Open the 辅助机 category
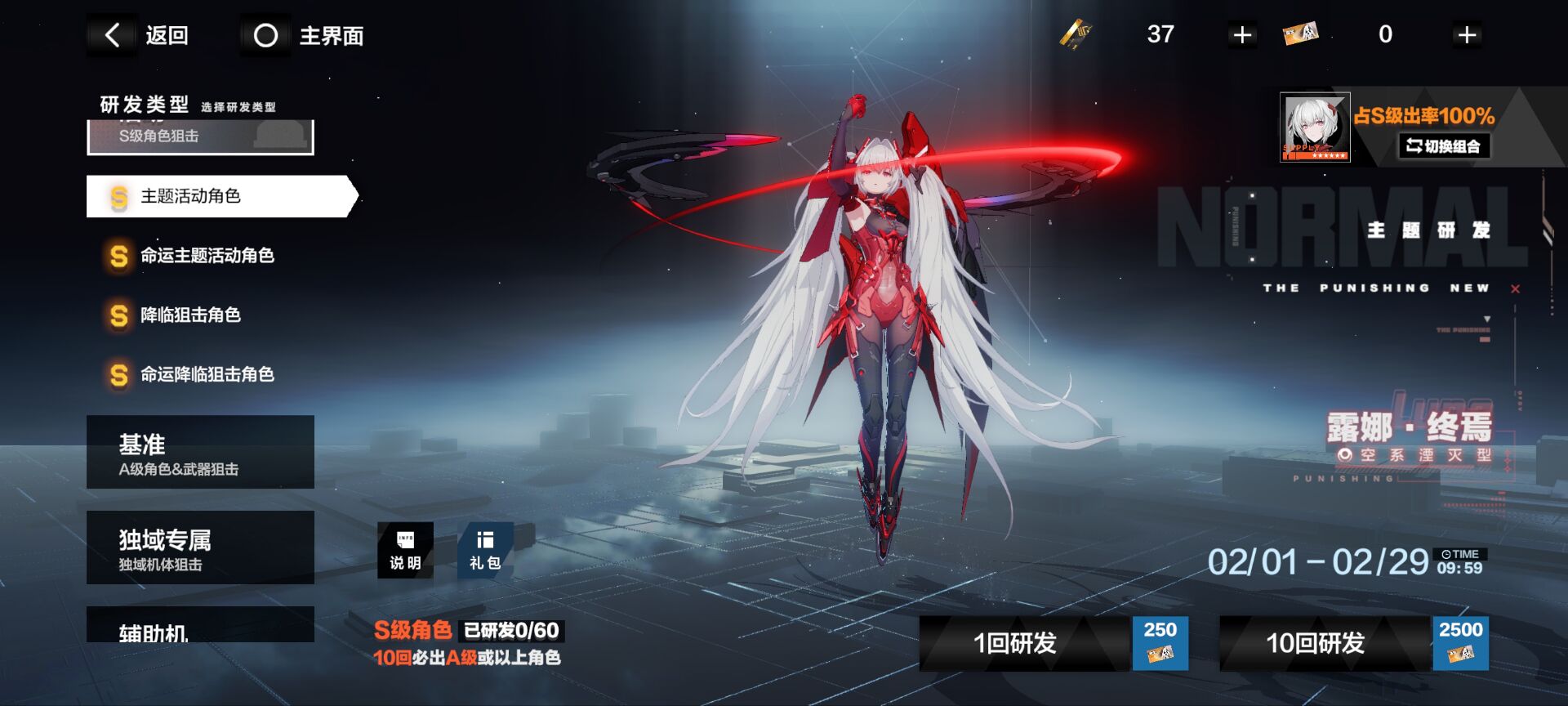 click(200, 625)
